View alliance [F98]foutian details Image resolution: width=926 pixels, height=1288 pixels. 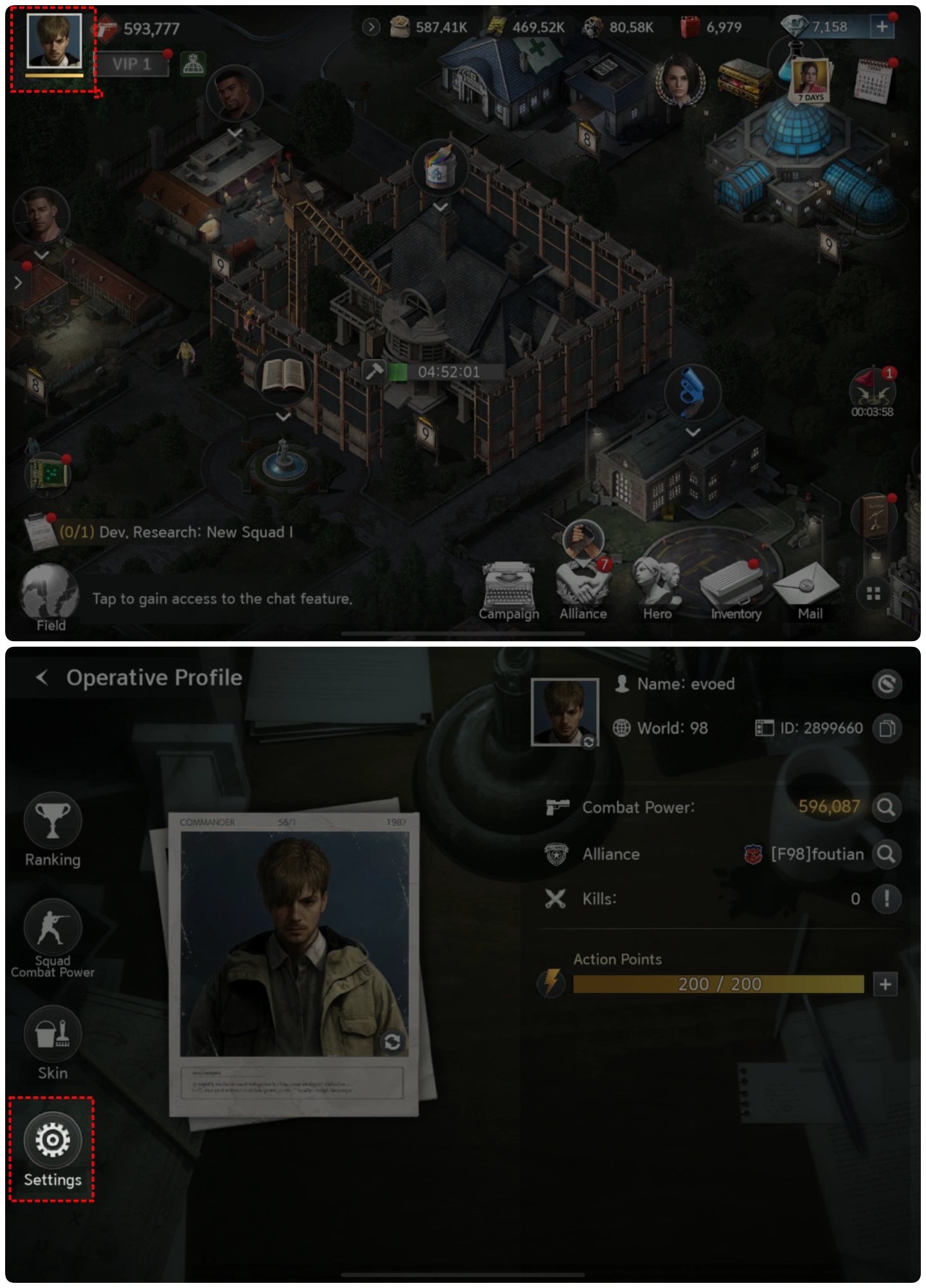[886, 855]
